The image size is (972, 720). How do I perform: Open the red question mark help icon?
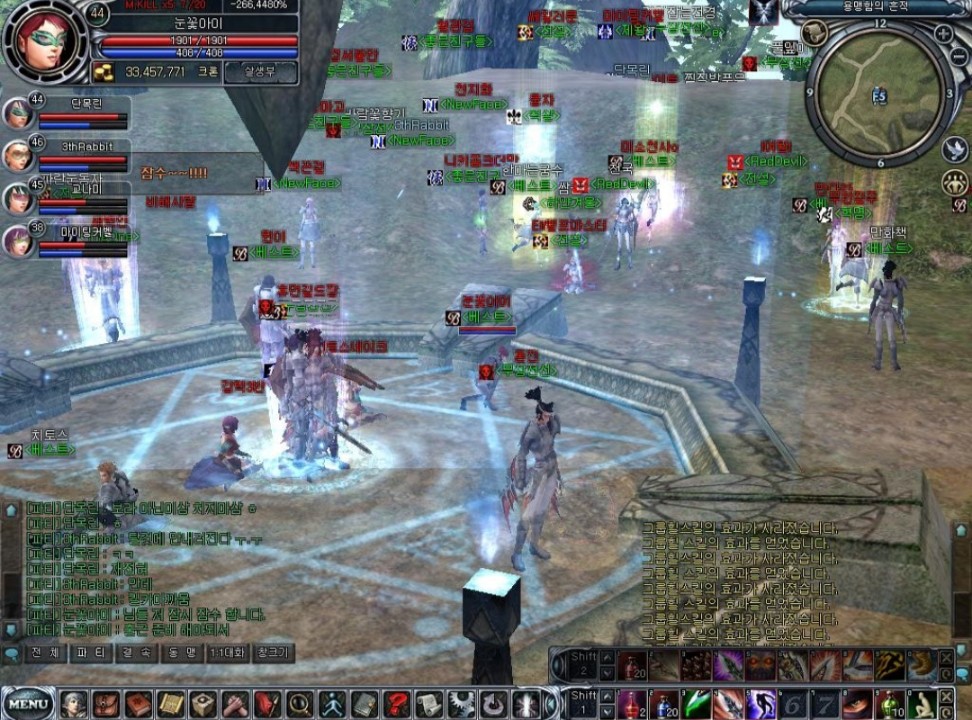tap(396, 704)
